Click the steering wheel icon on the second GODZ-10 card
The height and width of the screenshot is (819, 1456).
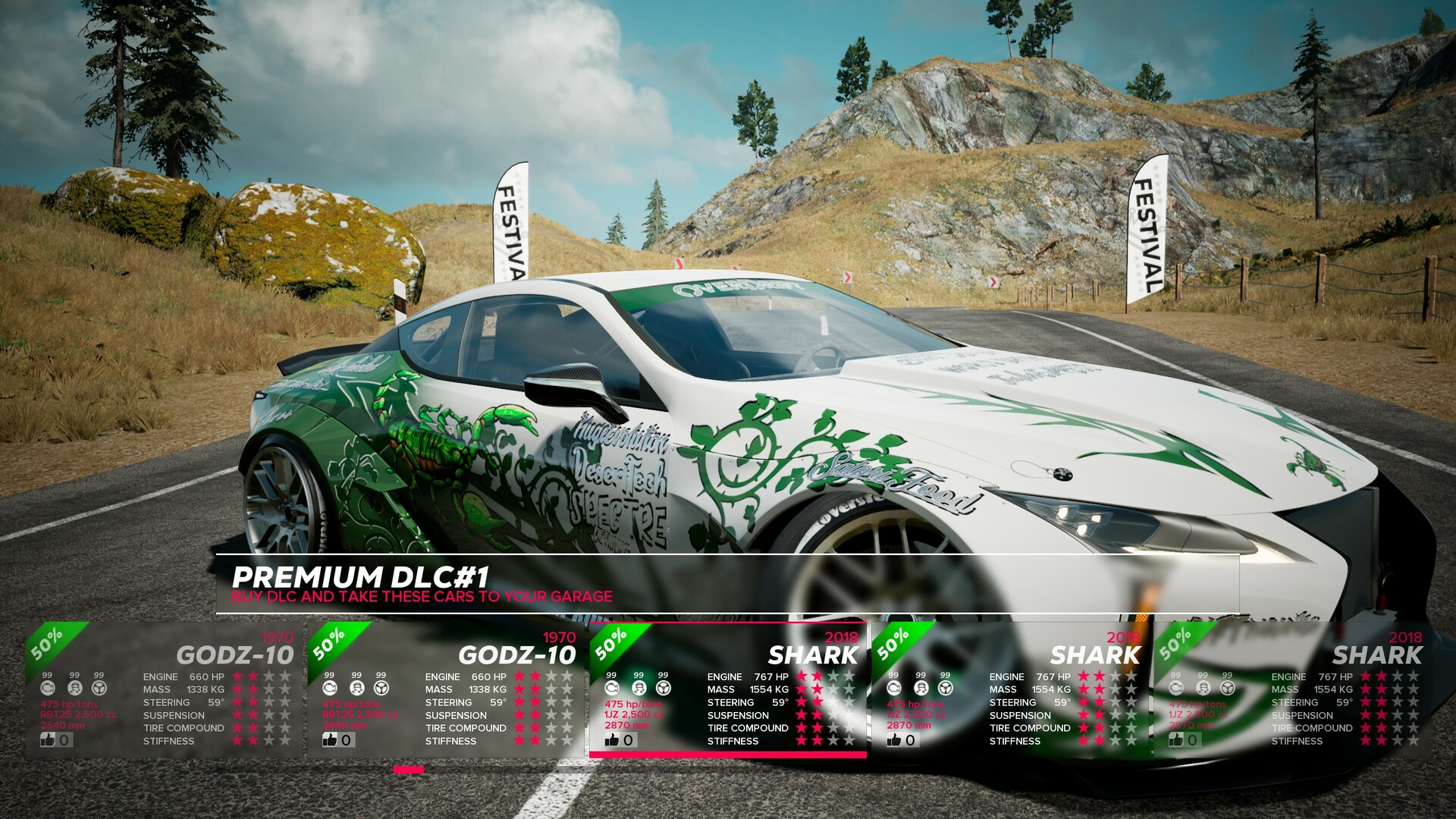pyautogui.click(x=381, y=686)
